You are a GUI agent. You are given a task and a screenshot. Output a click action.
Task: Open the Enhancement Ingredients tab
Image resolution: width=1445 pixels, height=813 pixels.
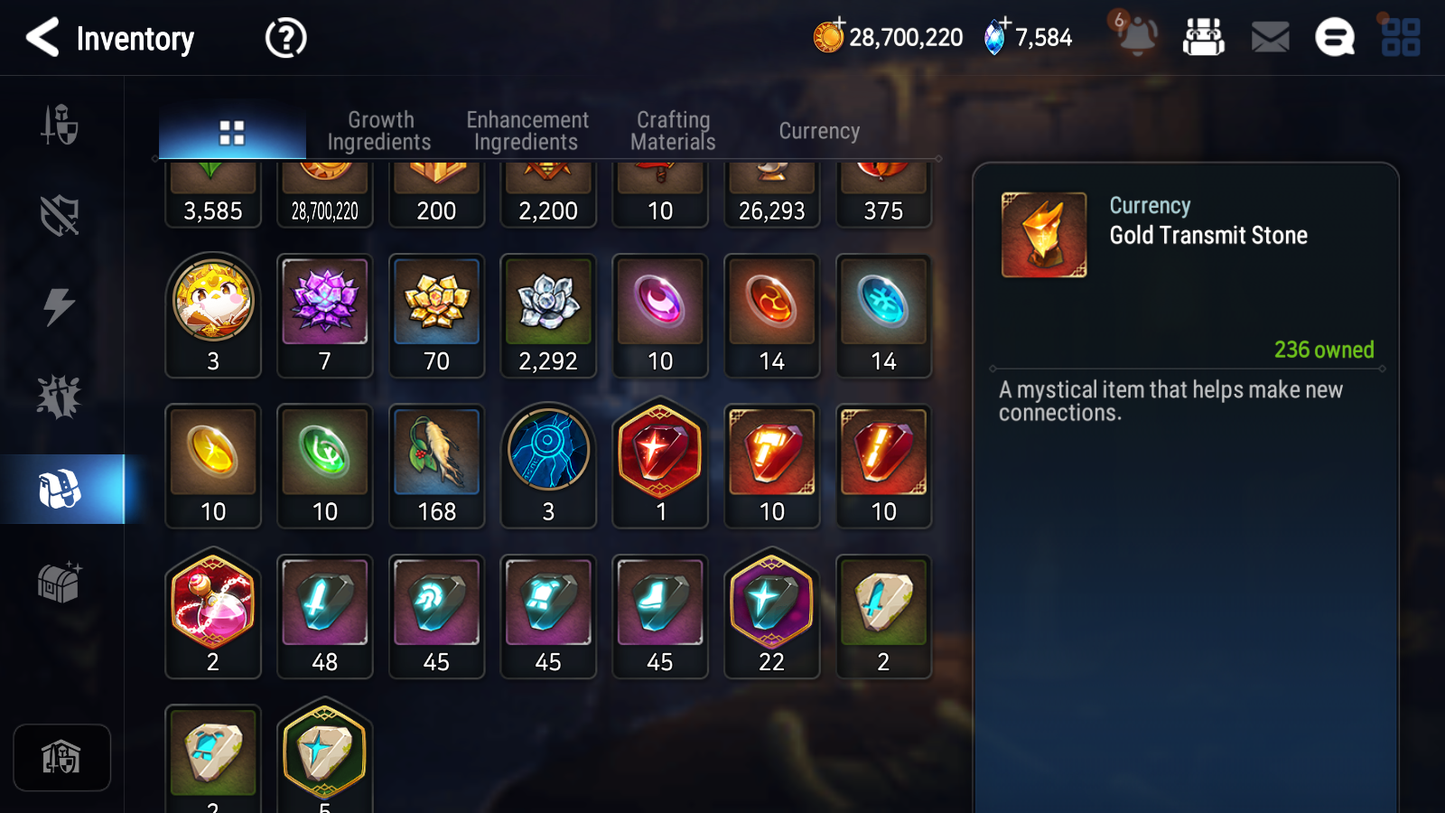527,131
